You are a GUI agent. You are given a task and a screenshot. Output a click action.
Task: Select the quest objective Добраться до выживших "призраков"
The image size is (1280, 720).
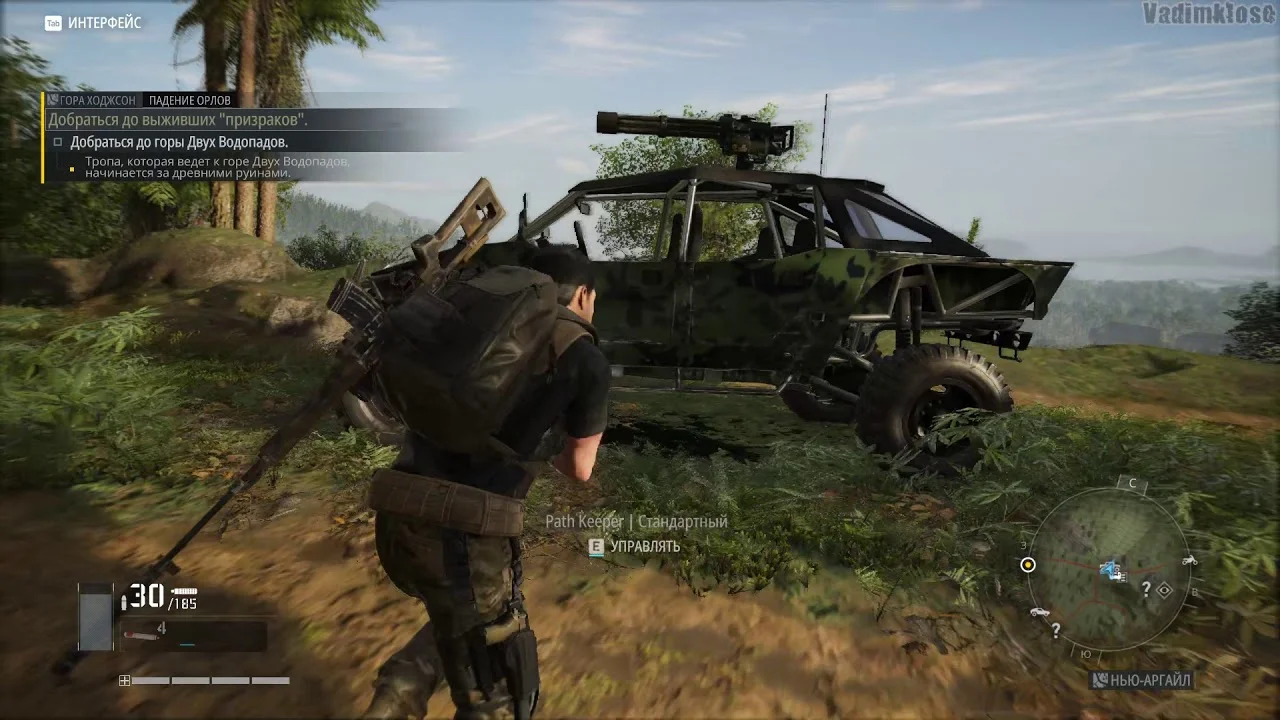[180, 120]
